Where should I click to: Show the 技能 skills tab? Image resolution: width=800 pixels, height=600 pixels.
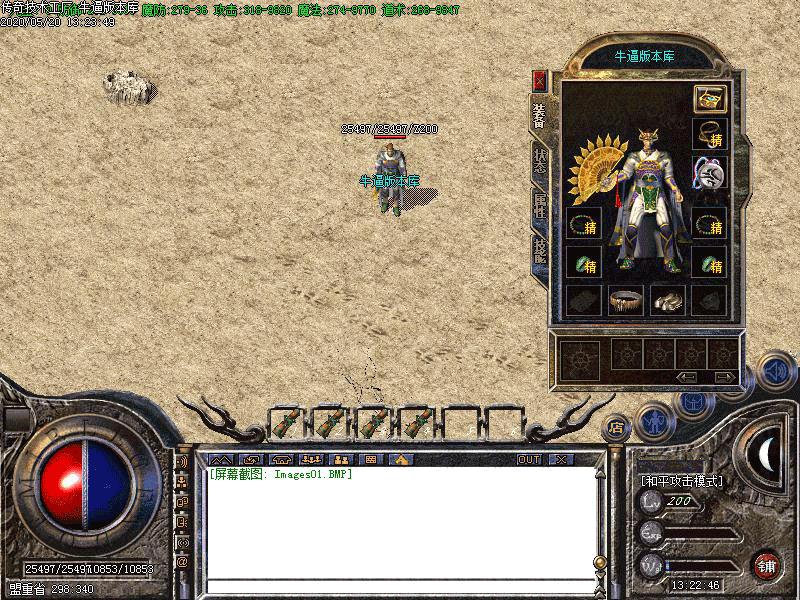540,252
